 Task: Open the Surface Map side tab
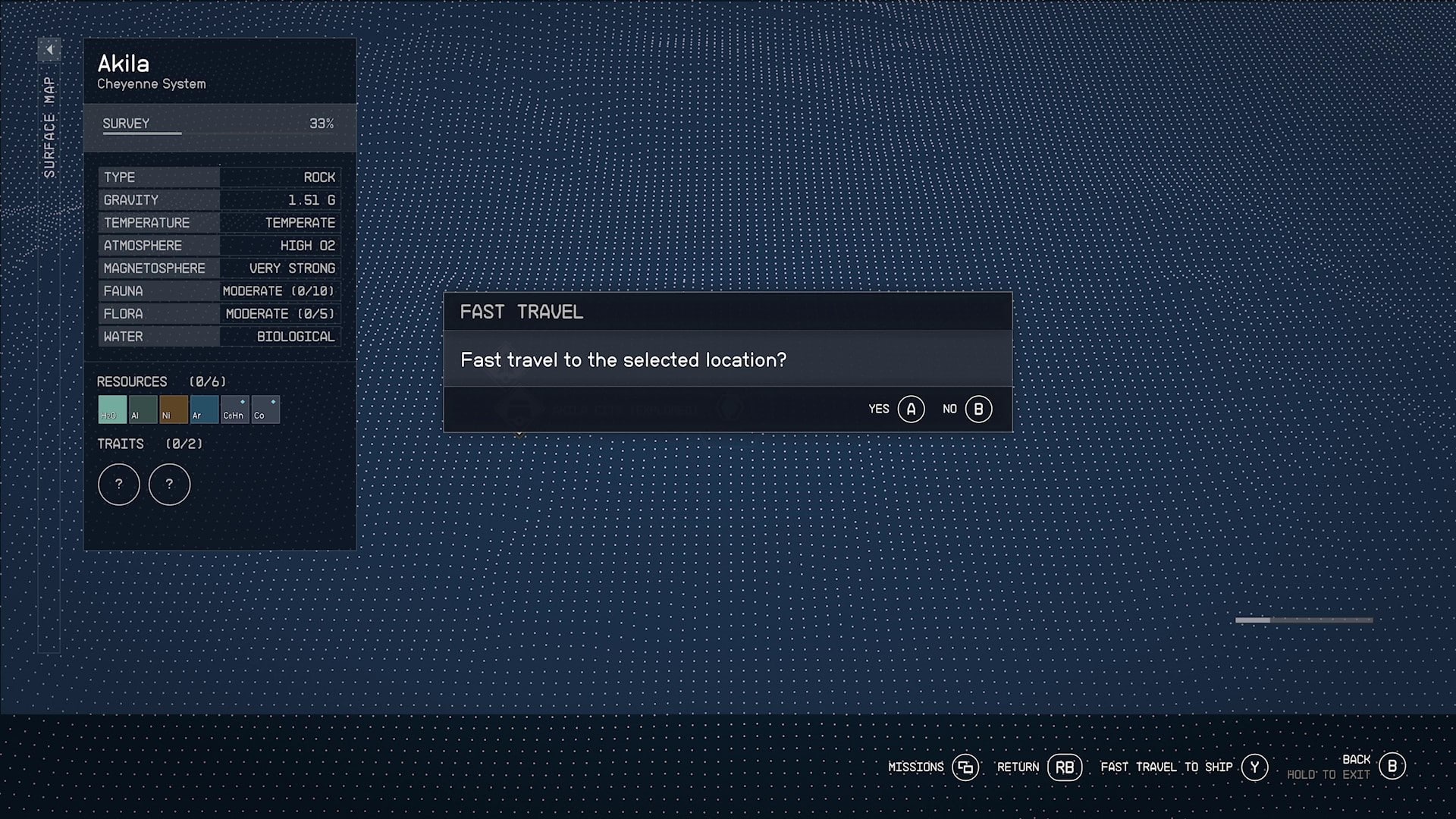[49, 127]
